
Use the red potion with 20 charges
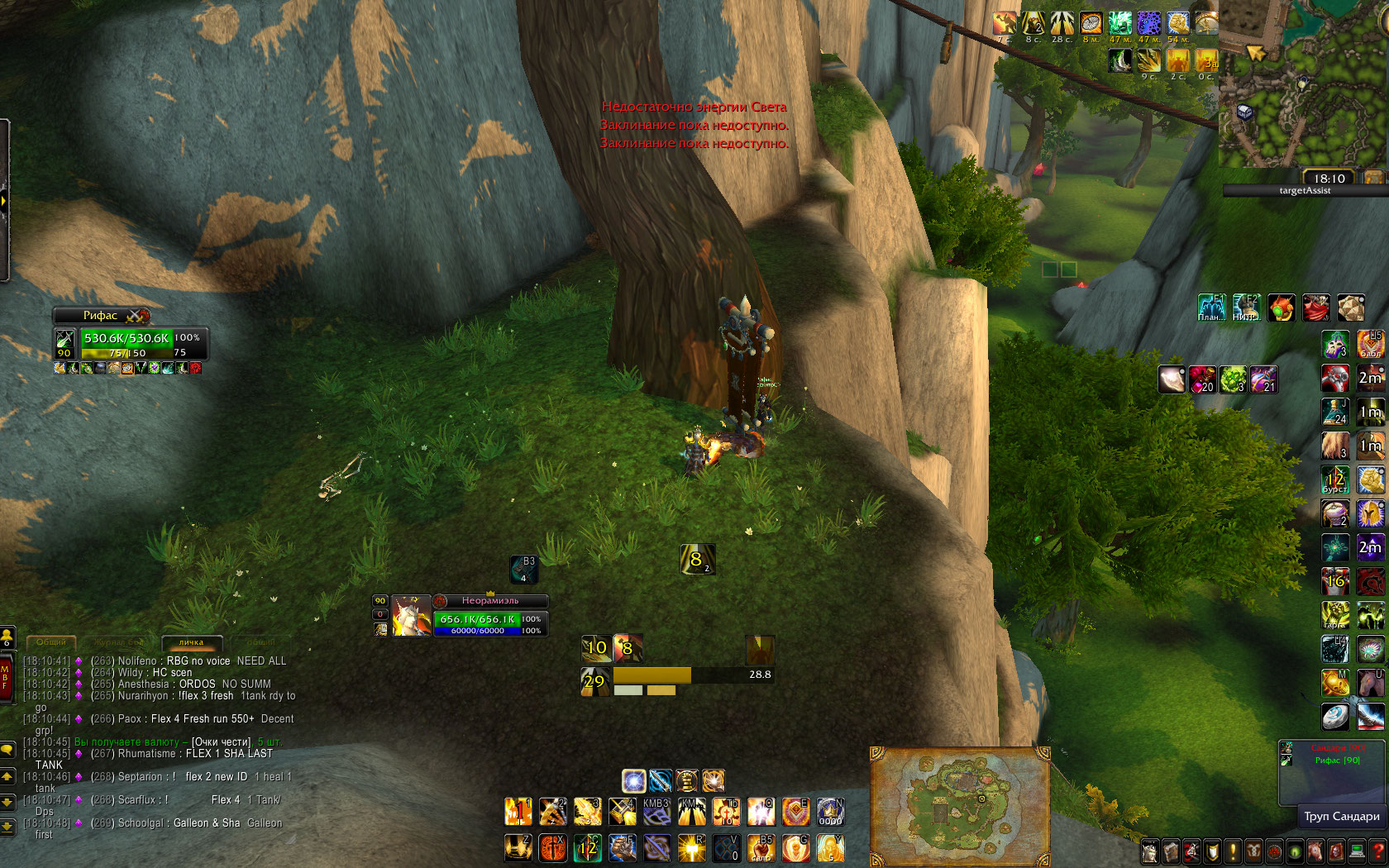[1202, 379]
